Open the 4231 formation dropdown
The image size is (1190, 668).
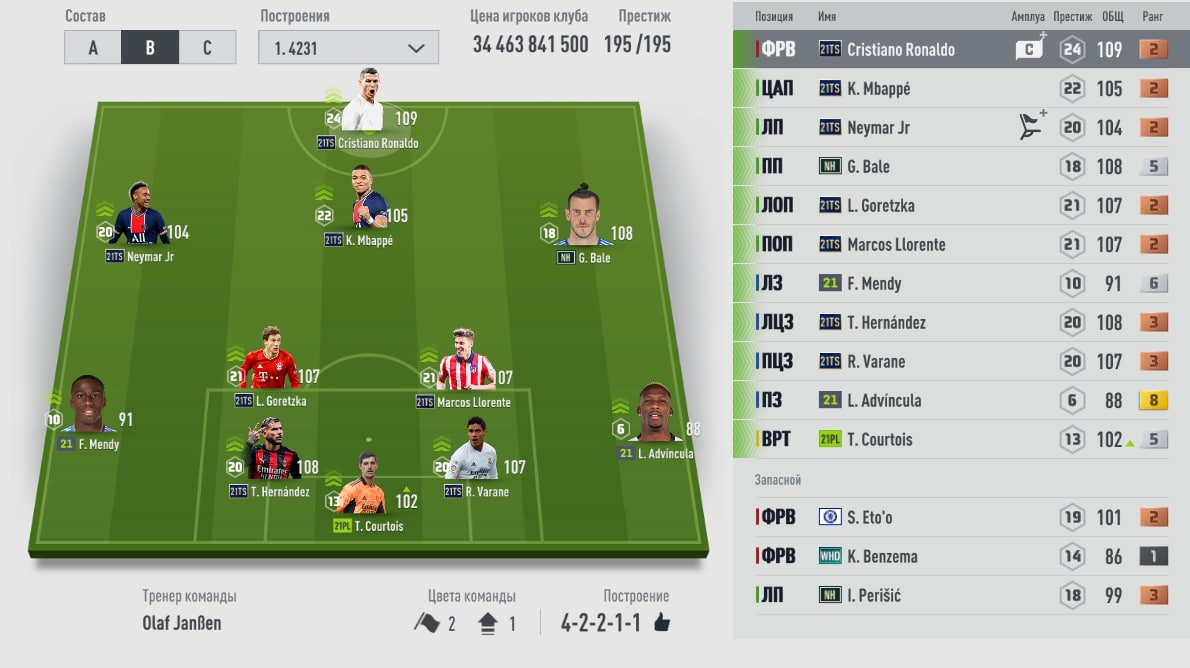[347, 48]
